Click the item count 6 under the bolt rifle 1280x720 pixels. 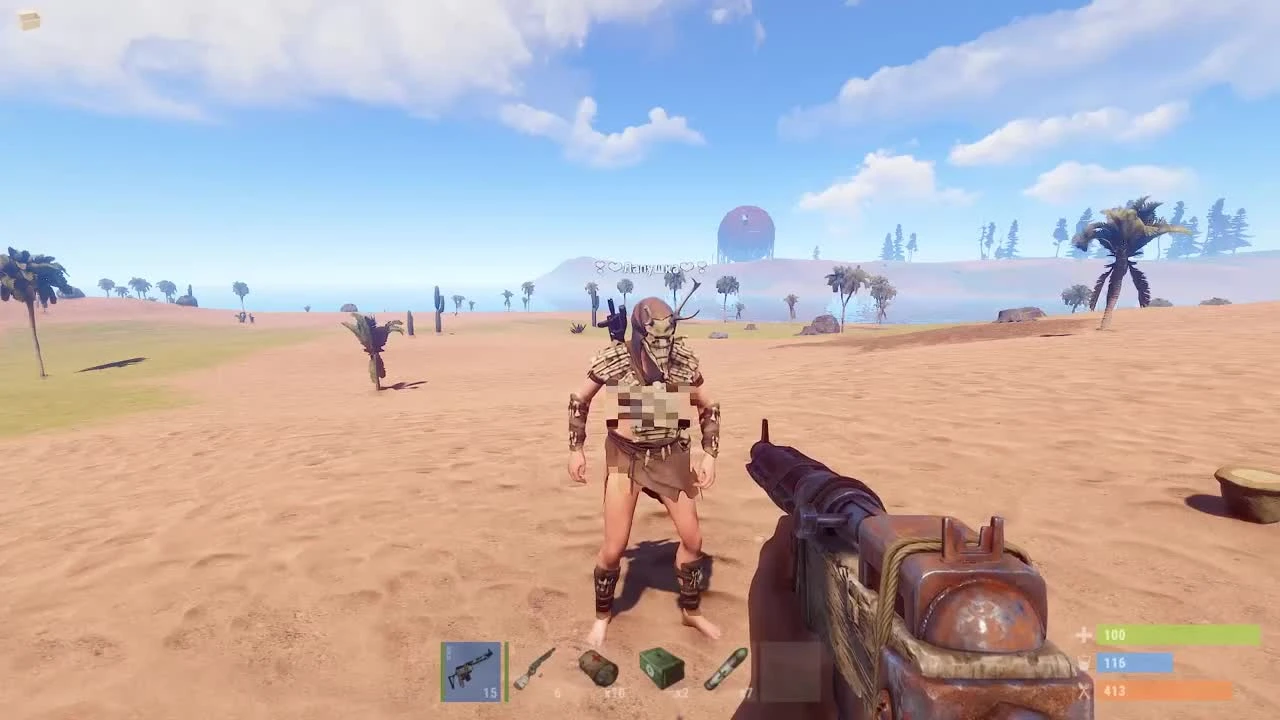[x=556, y=693]
